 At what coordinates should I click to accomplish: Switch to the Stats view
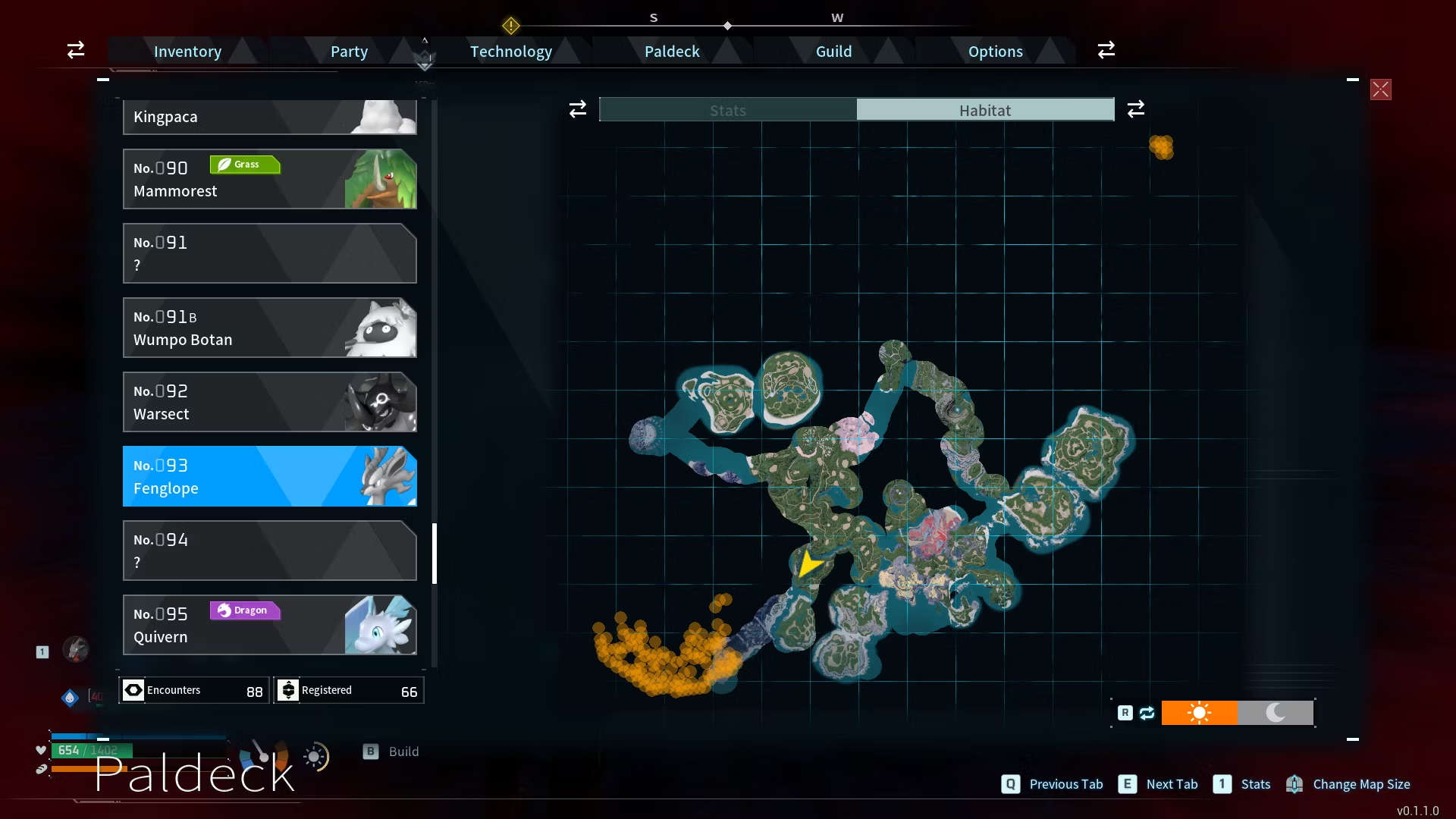(728, 110)
